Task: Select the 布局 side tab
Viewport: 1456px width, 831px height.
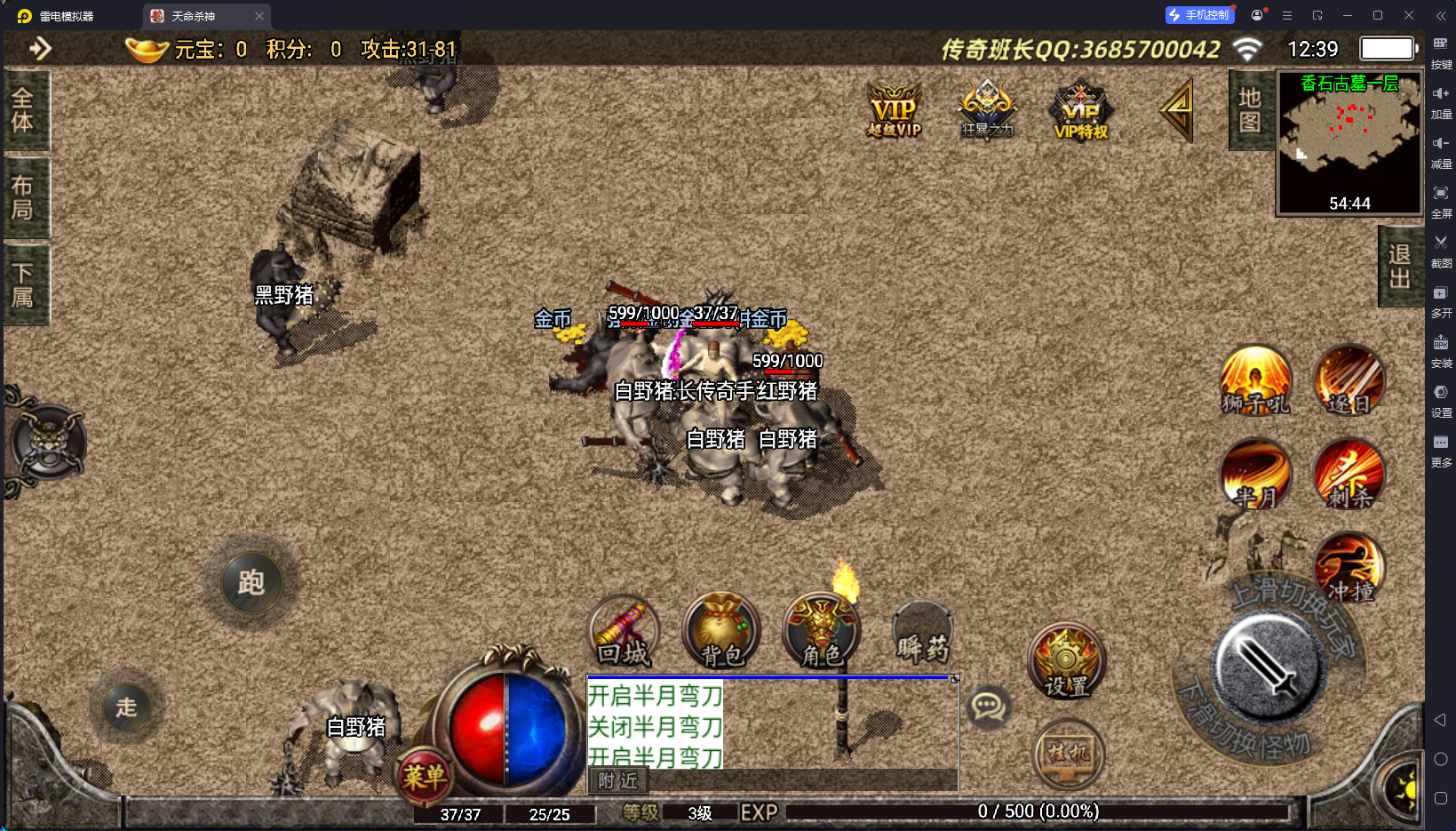Action: click(x=25, y=197)
